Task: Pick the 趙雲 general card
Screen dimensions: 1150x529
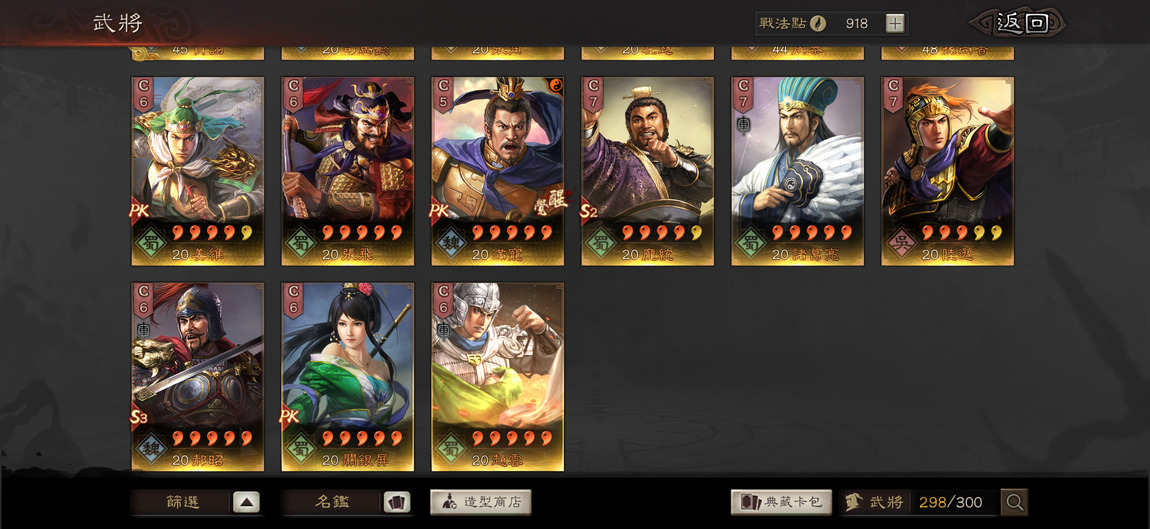Action: point(498,376)
